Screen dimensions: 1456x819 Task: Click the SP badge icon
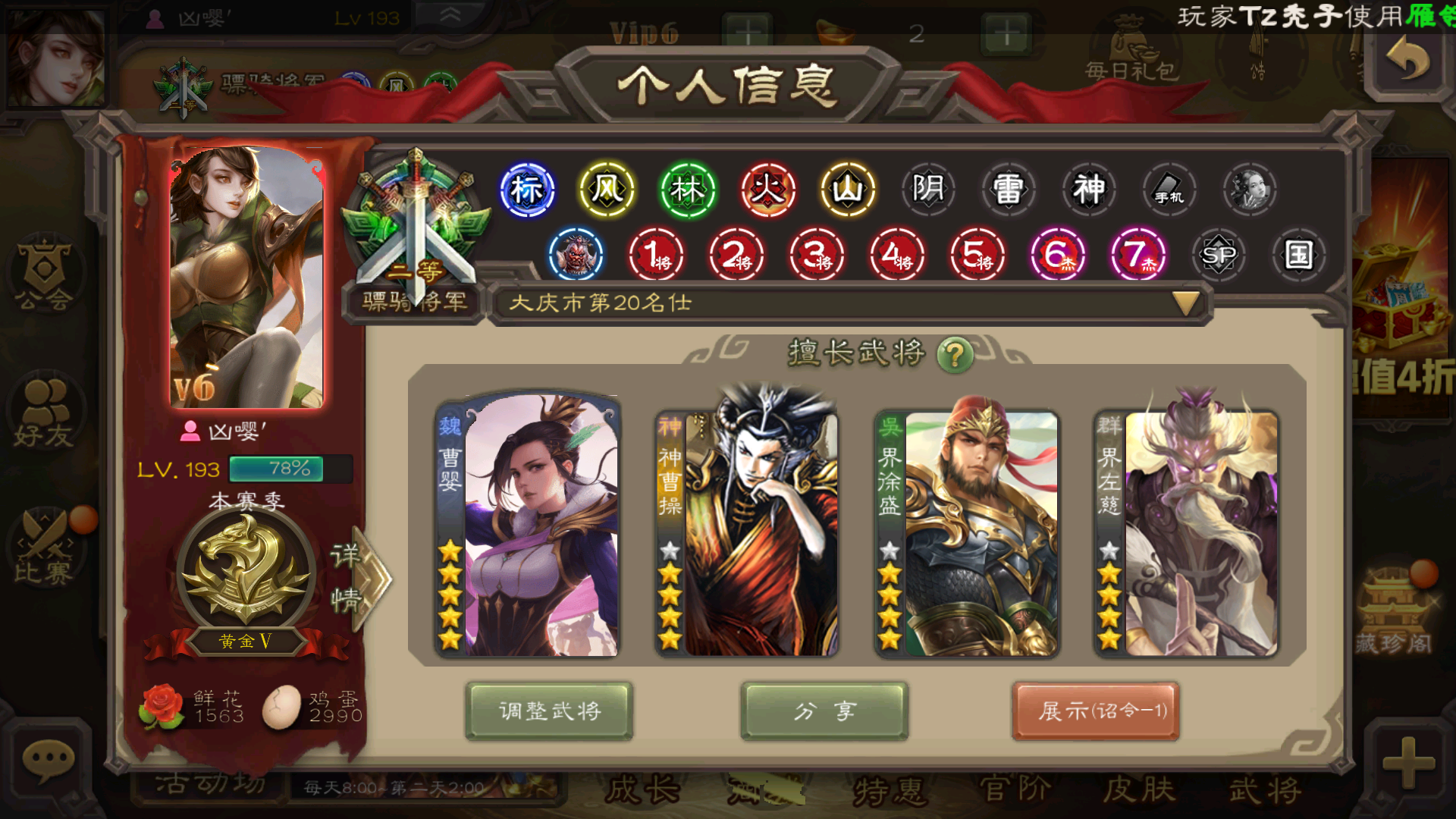click(1219, 256)
